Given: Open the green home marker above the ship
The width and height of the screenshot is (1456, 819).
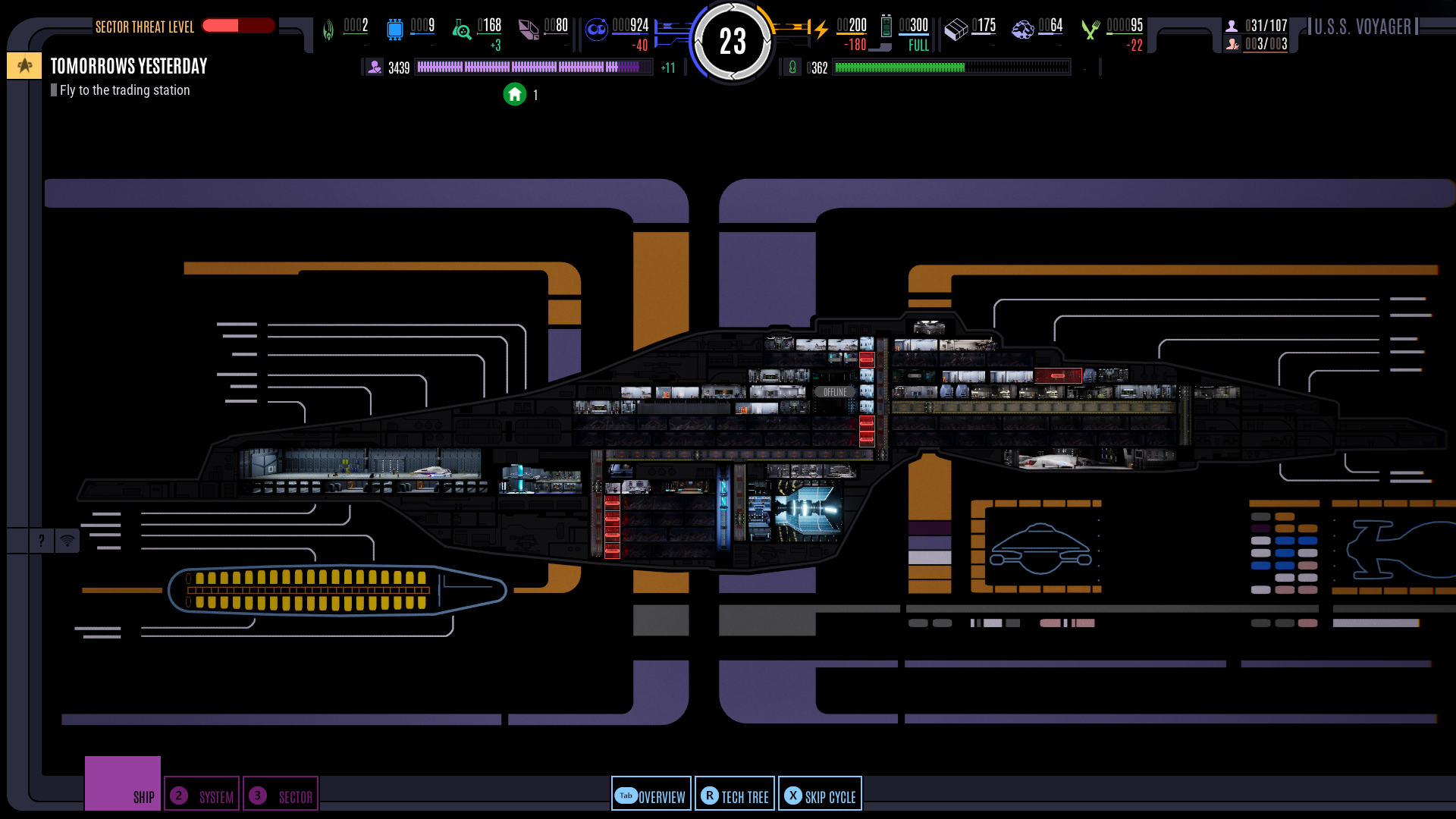Looking at the screenshot, I should [515, 94].
